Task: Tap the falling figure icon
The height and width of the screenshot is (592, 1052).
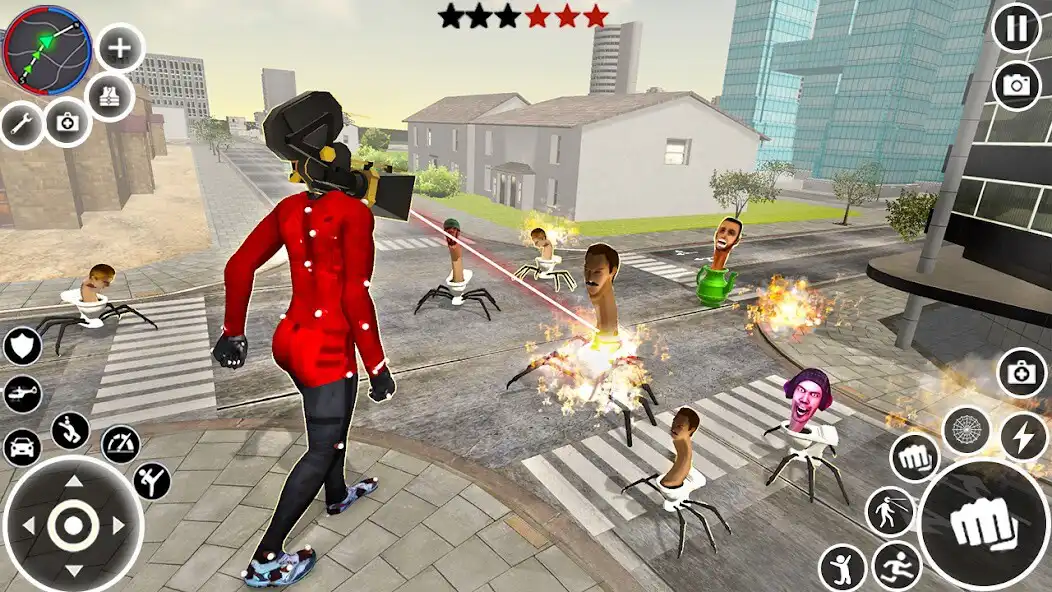Action: [70, 431]
